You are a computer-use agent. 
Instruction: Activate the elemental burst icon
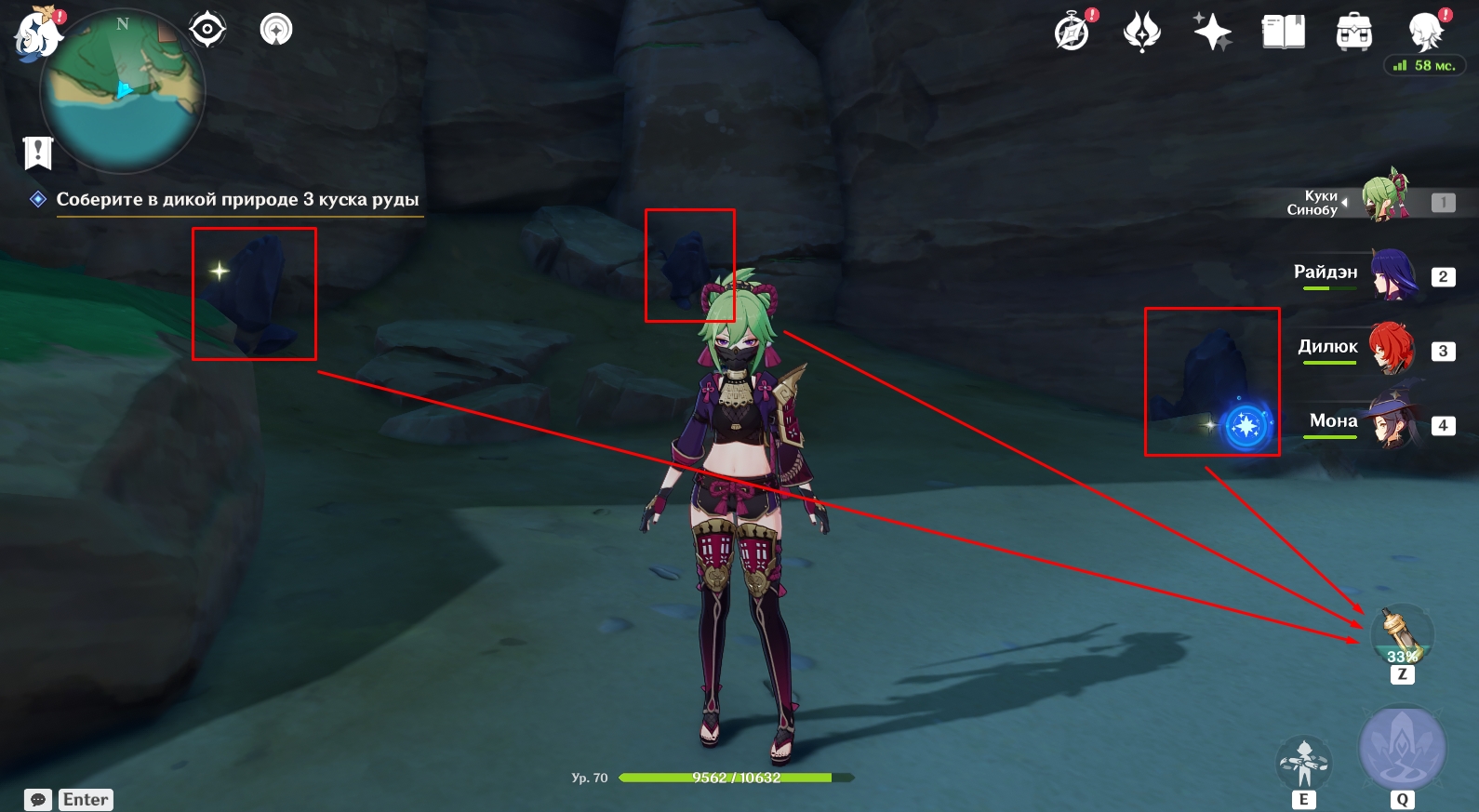[1403, 750]
